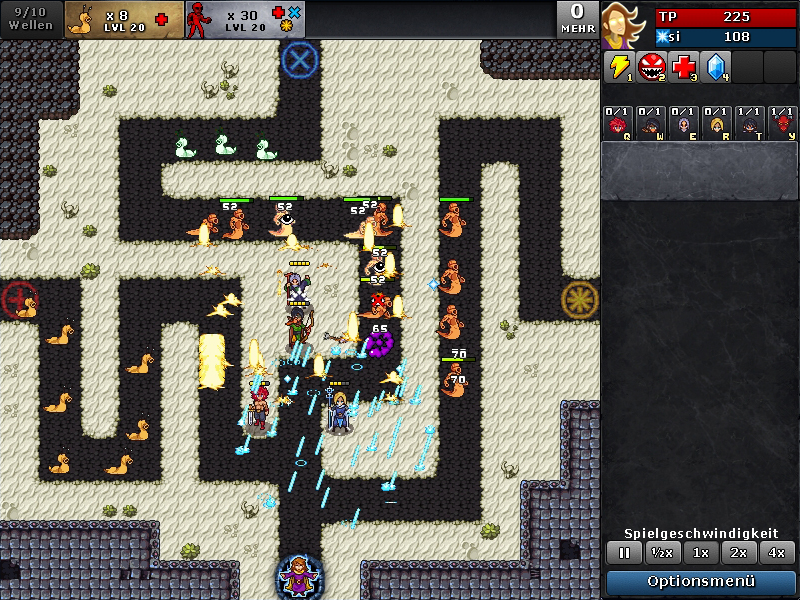The width and height of the screenshot is (800, 600).
Task: Click the player character portrait
Action: click(x=626, y=25)
